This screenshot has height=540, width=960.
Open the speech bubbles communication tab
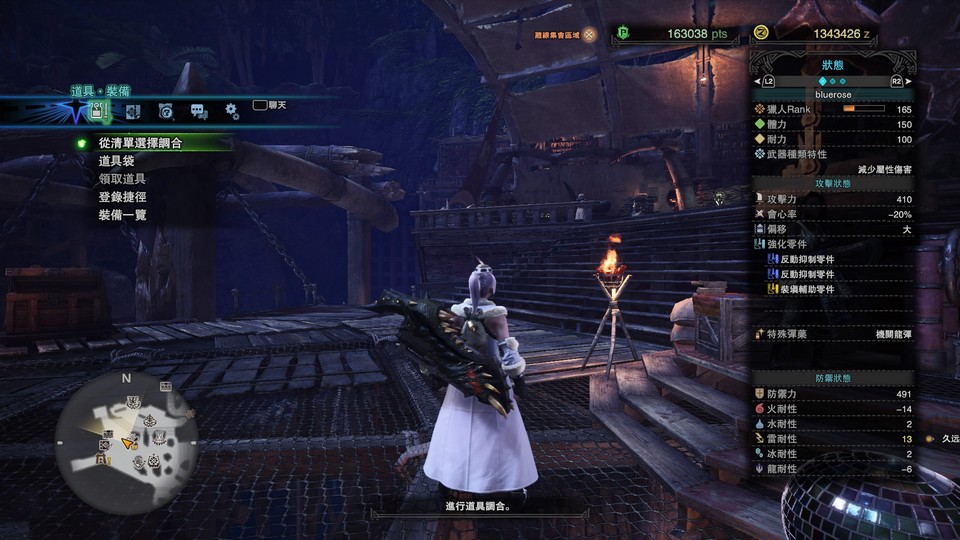199,111
